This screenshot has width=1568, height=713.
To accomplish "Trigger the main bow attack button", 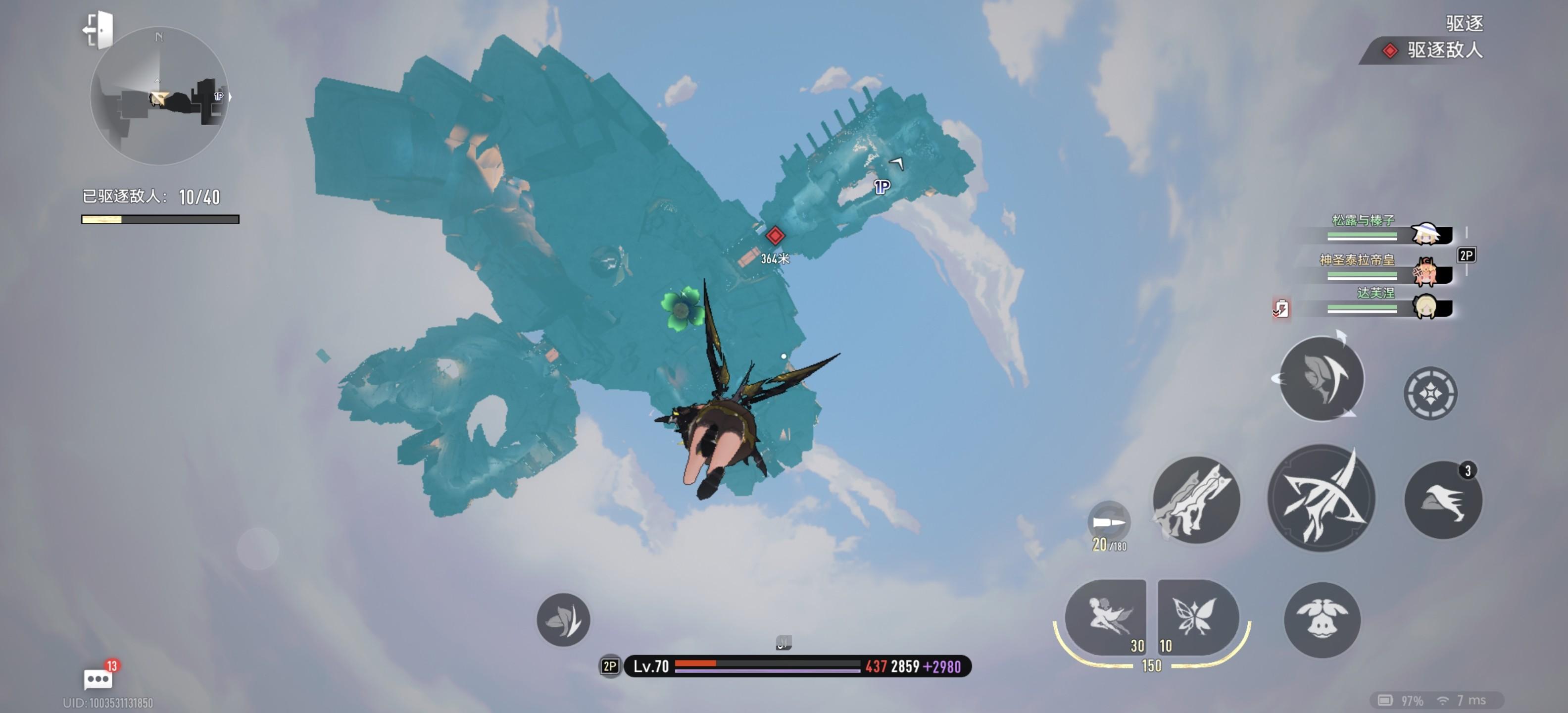I will pos(1321,498).
